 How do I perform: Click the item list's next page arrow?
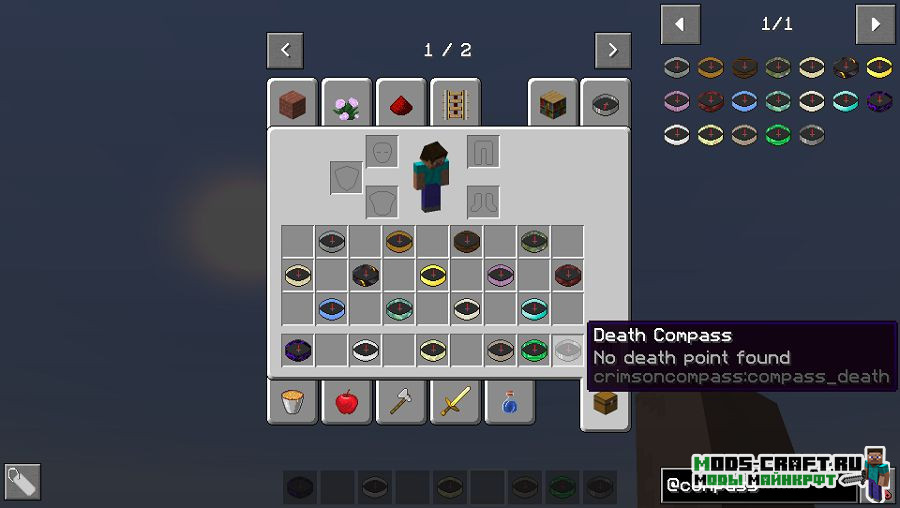click(x=874, y=24)
